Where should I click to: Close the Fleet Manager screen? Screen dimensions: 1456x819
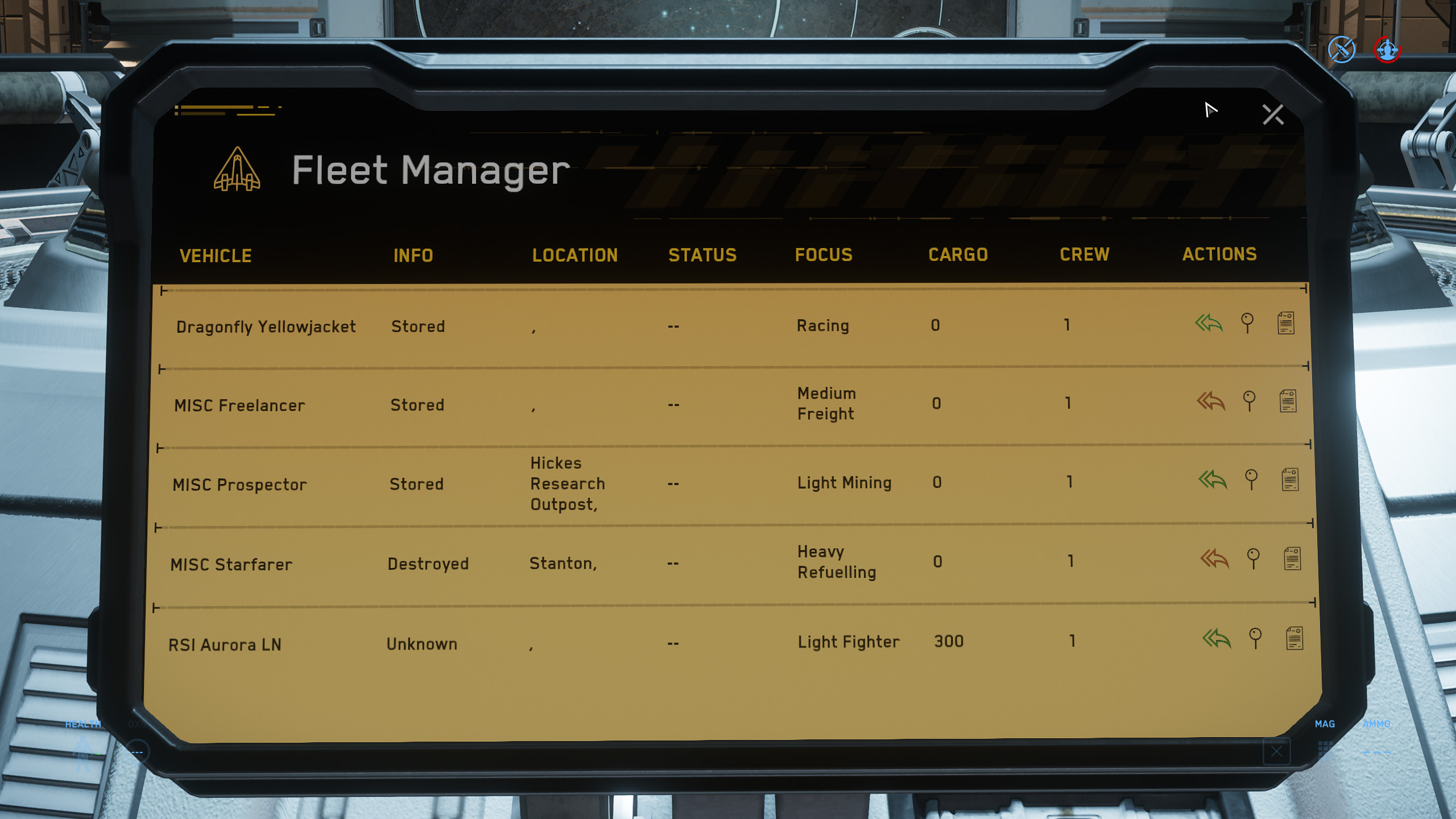click(1273, 114)
